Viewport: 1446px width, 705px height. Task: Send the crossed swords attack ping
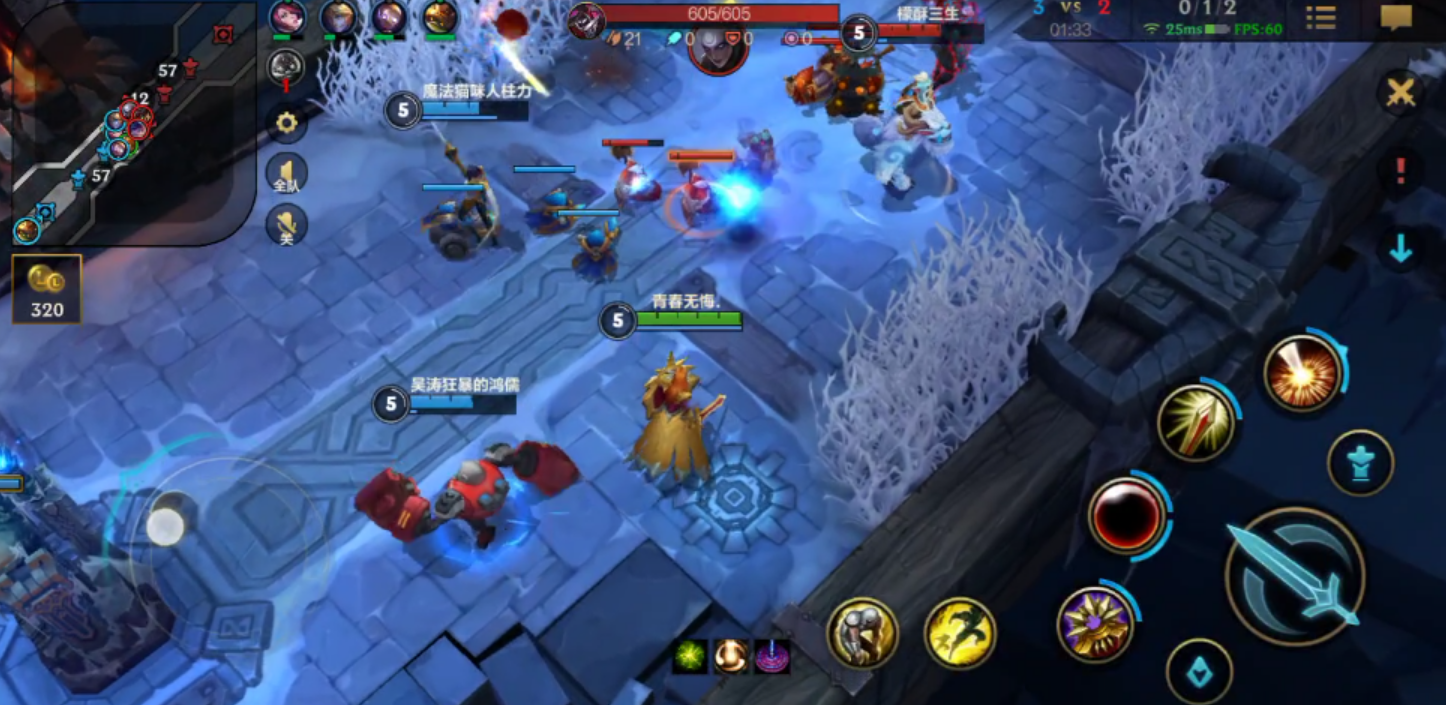1400,93
